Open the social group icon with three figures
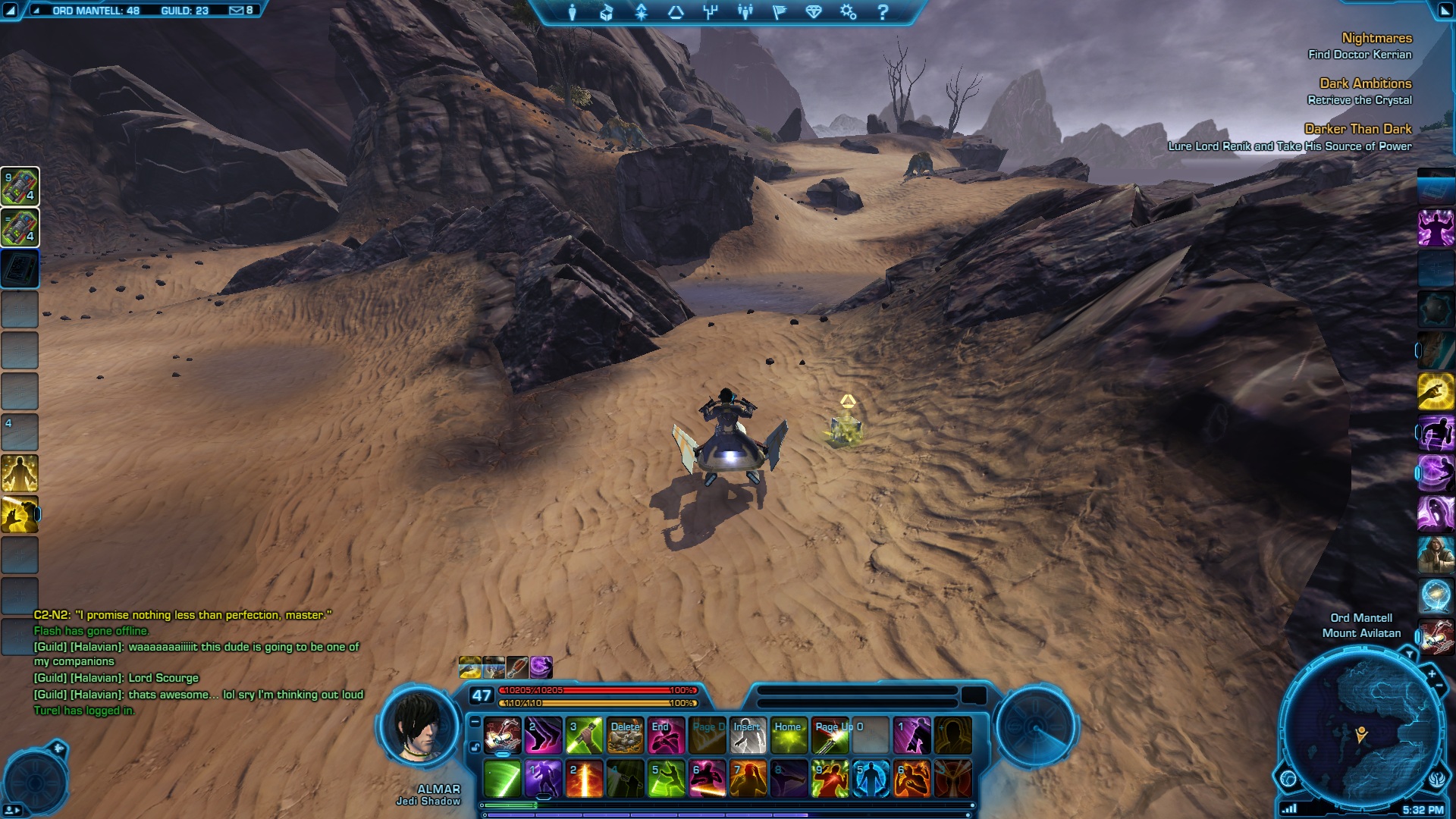 tap(745, 12)
